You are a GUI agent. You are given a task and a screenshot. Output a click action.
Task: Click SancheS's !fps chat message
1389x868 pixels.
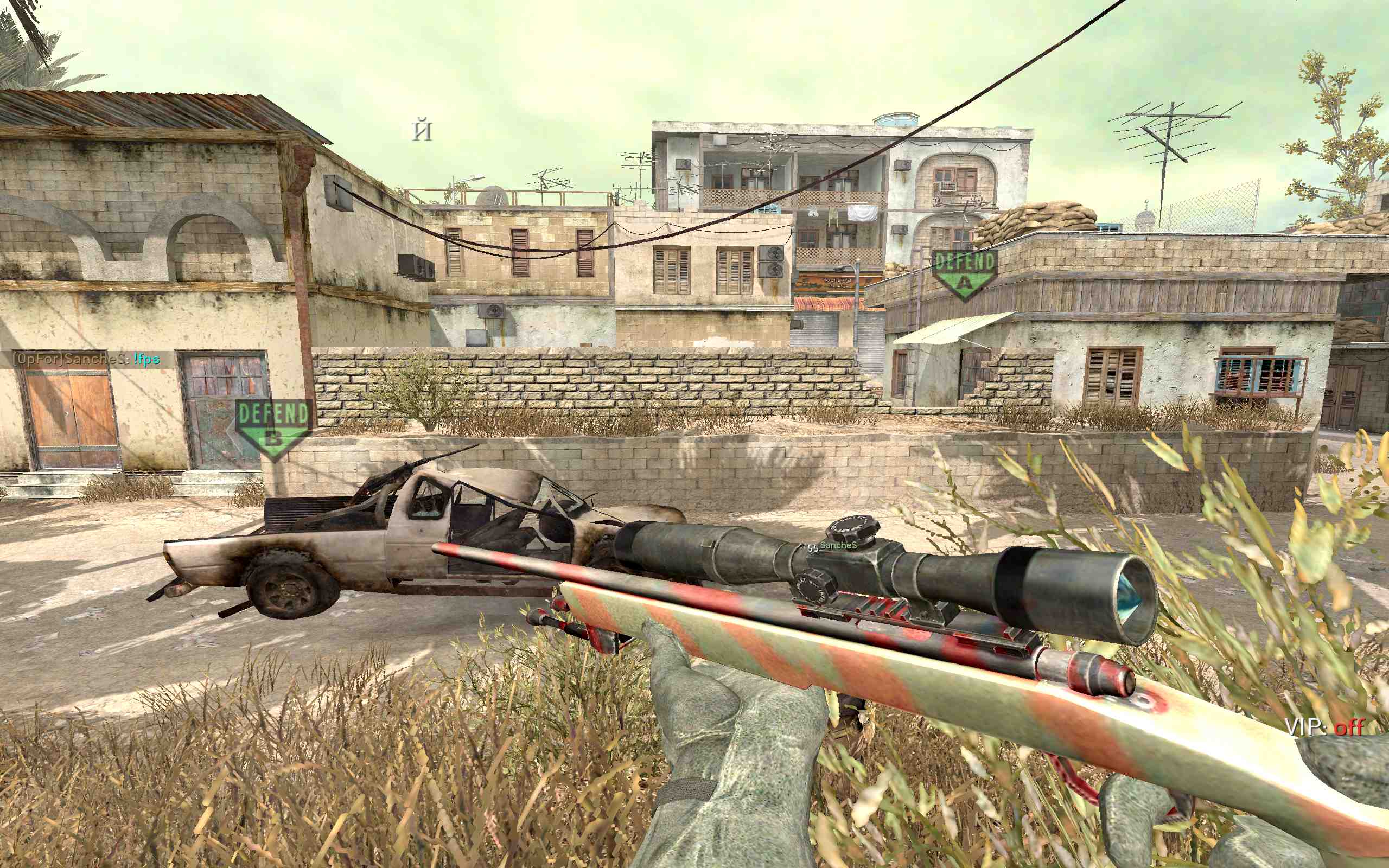pyautogui.click(x=87, y=359)
